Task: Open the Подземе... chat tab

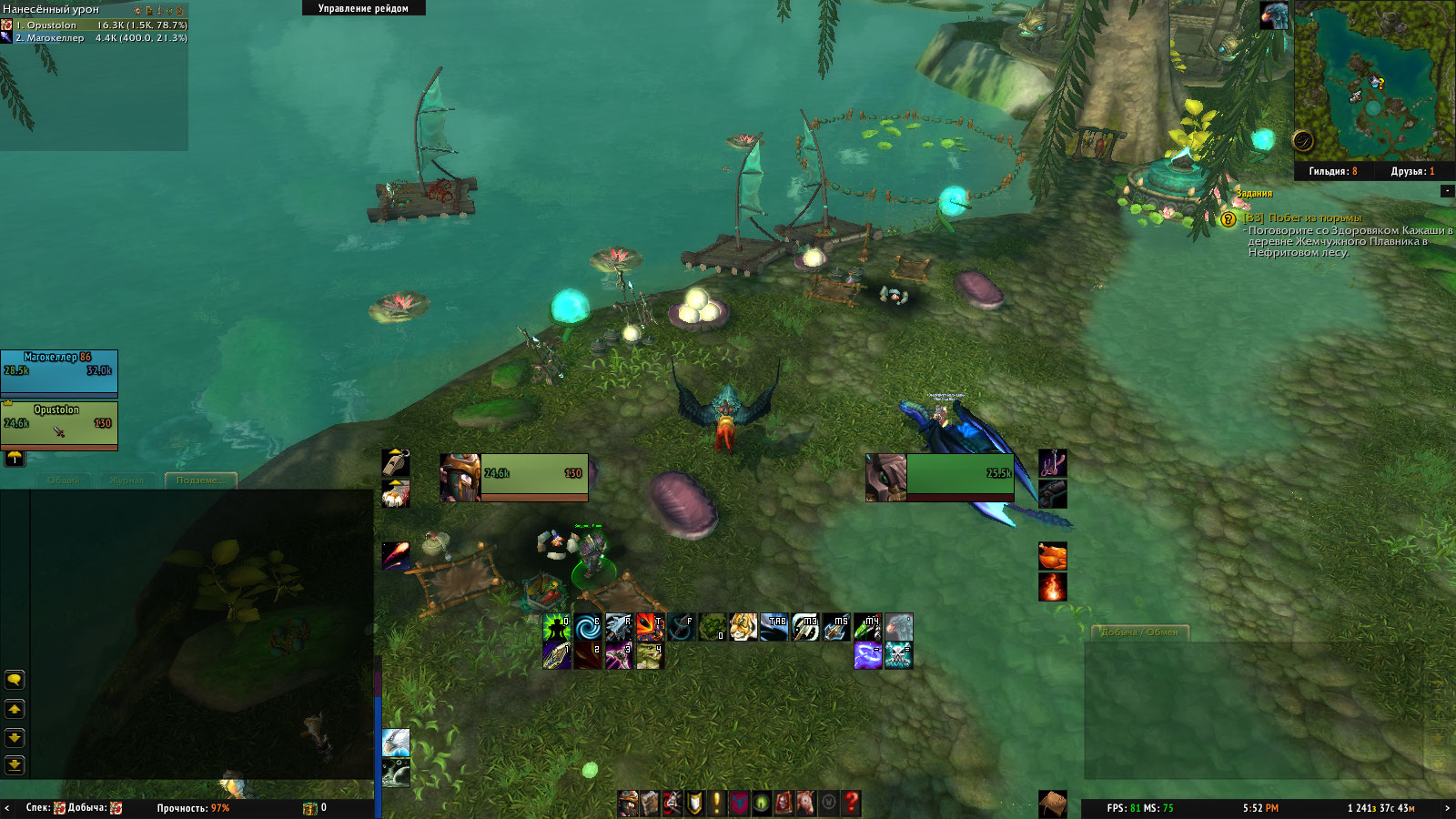Action: [200, 480]
